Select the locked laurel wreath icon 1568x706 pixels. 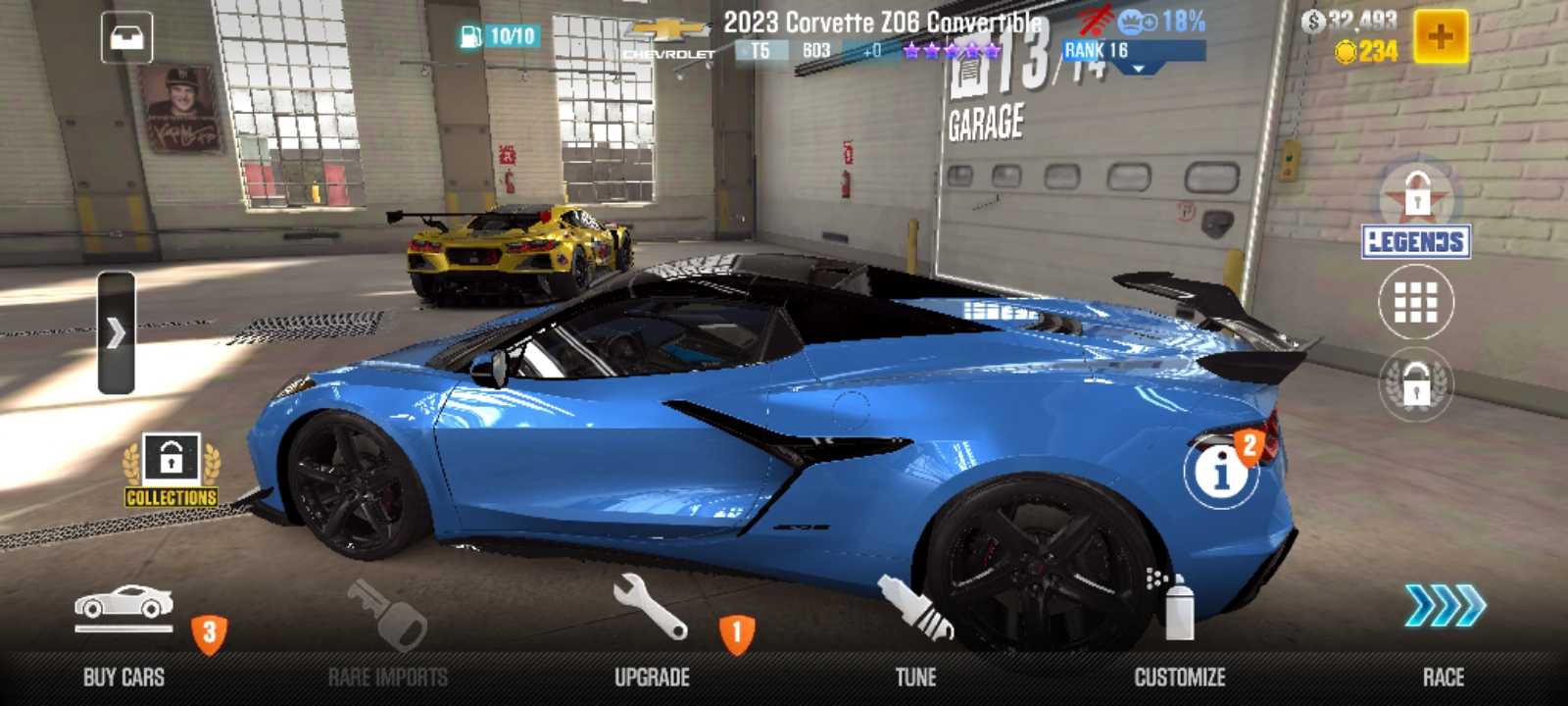[x=1416, y=386]
